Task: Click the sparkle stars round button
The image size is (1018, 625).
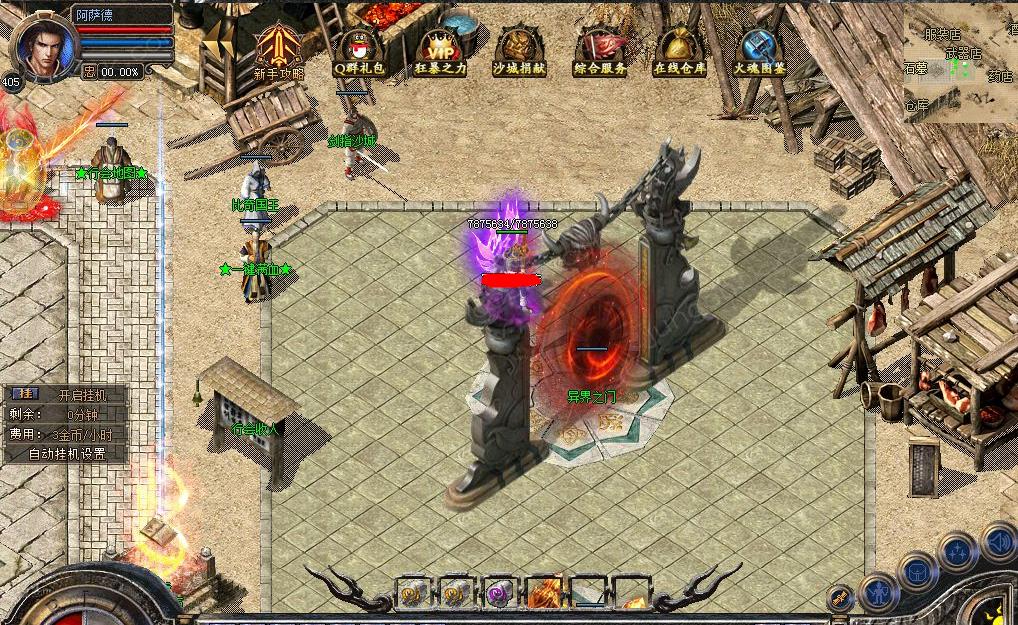Action: (958, 553)
